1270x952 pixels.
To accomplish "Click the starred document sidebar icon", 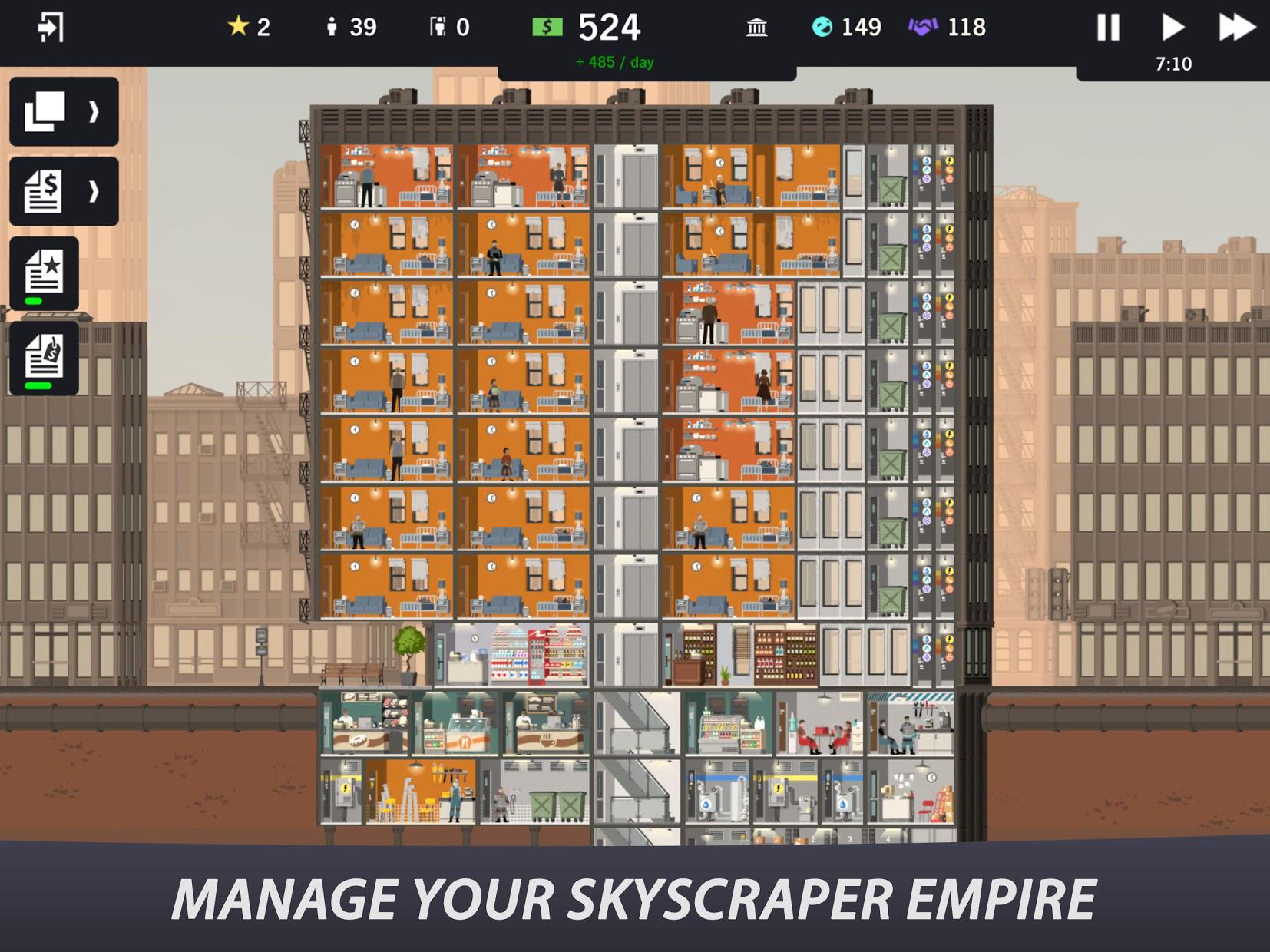I will (x=44, y=273).
